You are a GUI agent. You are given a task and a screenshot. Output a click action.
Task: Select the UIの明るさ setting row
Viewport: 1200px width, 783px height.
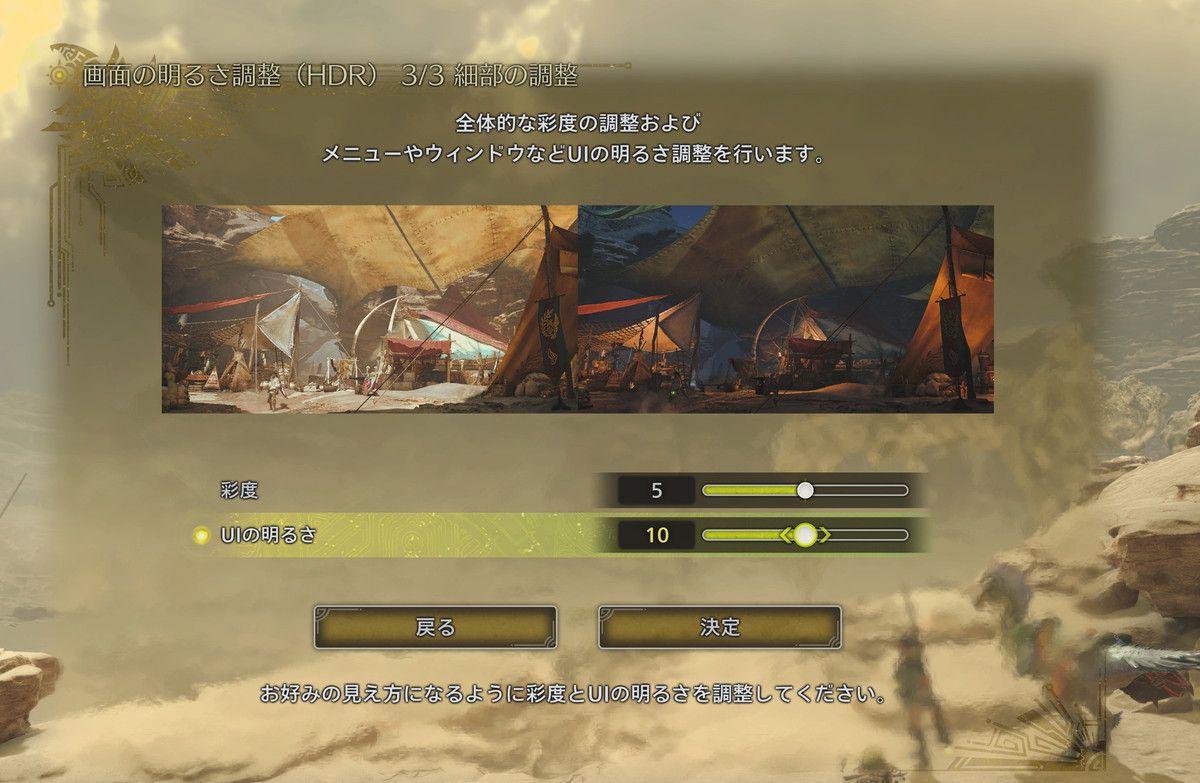[x=268, y=535]
